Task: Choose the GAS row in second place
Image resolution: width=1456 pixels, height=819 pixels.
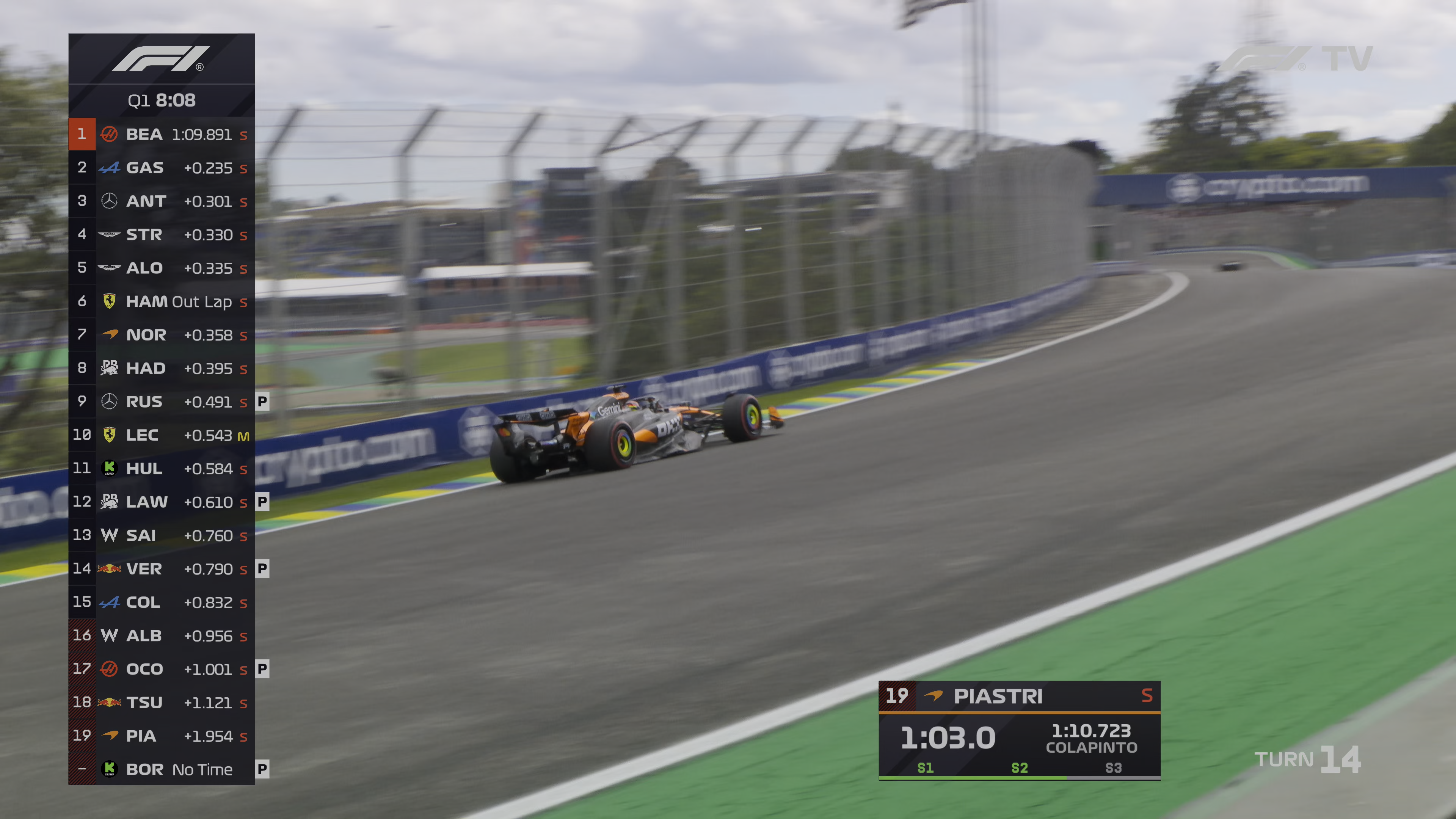Action: coord(161,167)
